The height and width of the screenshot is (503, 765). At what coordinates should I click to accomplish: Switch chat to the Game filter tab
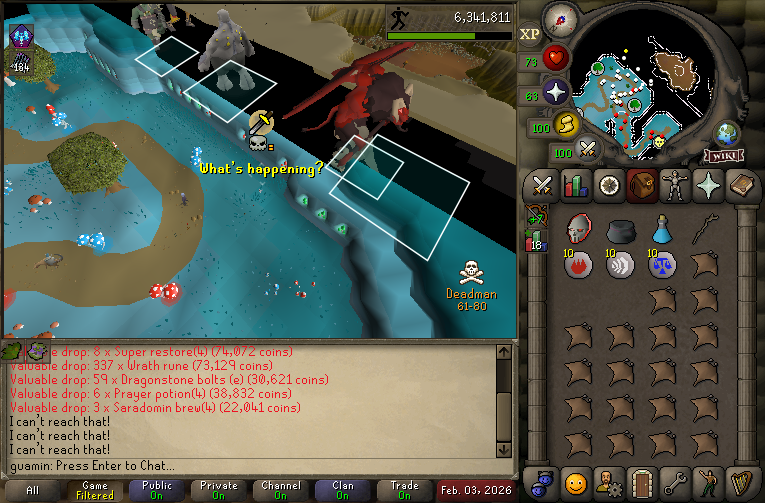95,490
